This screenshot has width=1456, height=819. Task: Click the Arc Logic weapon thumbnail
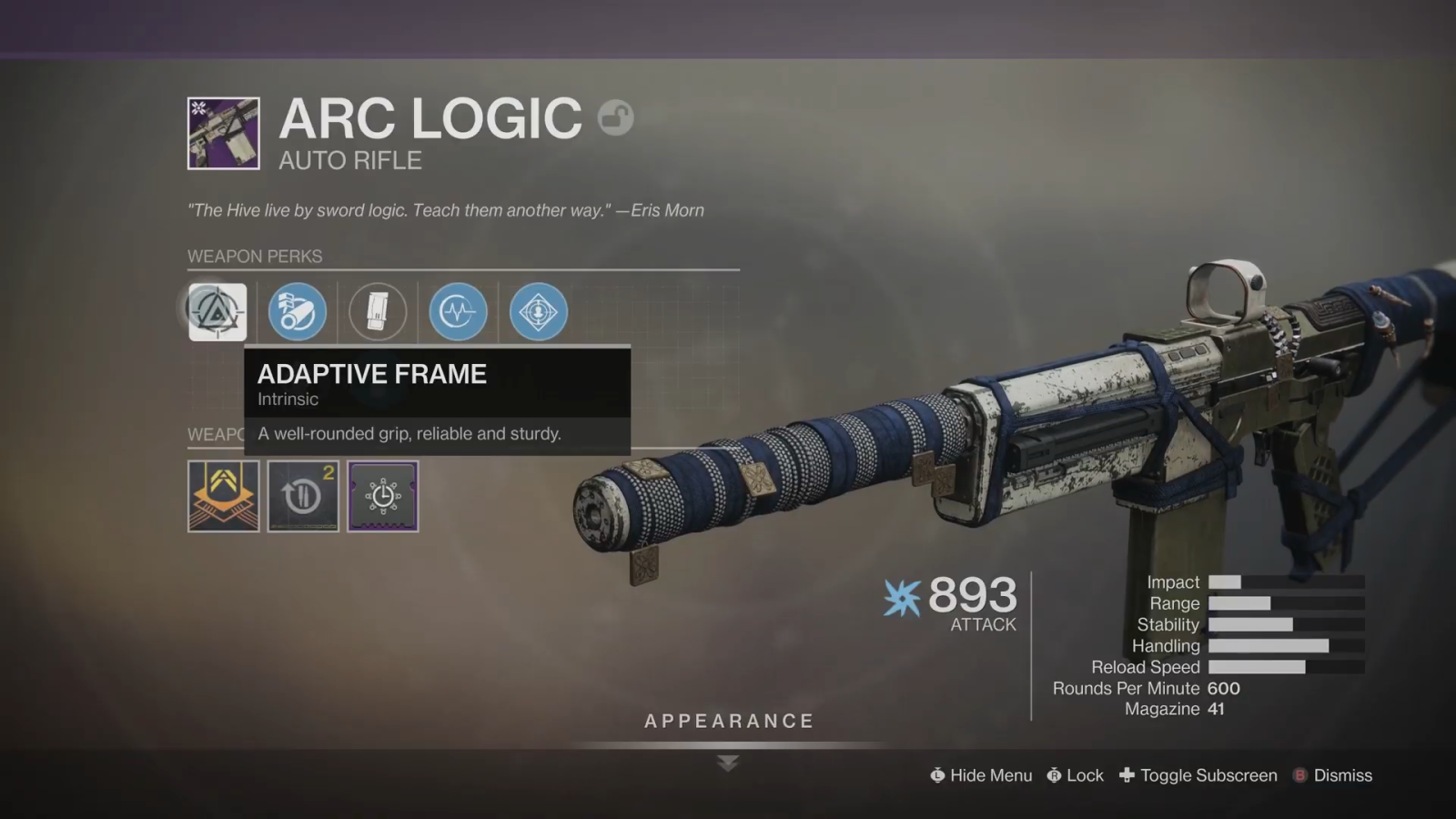(x=223, y=133)
